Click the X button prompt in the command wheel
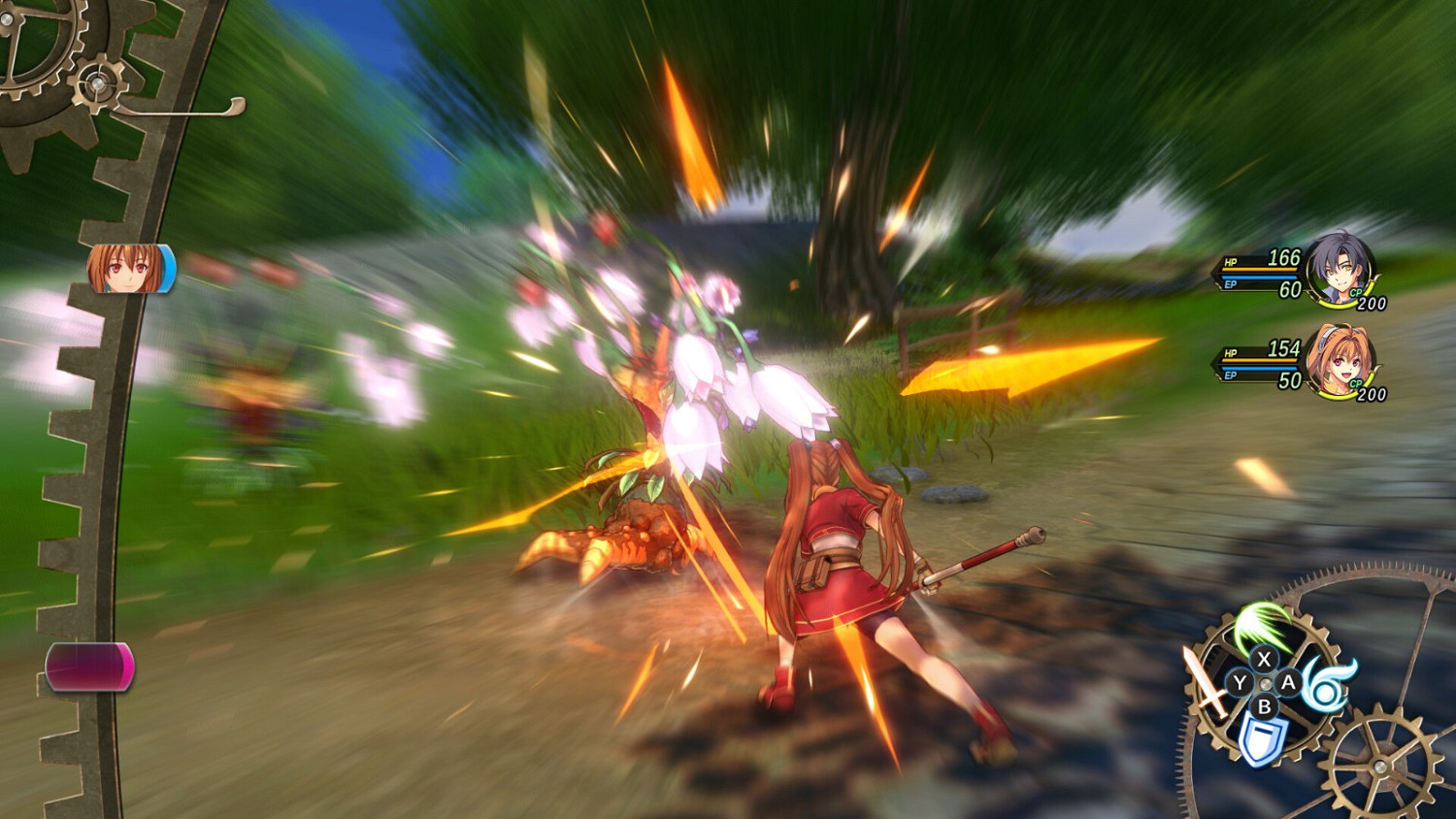The width and height of the screenshot is (1456, 819). [x=1265, y=660]
